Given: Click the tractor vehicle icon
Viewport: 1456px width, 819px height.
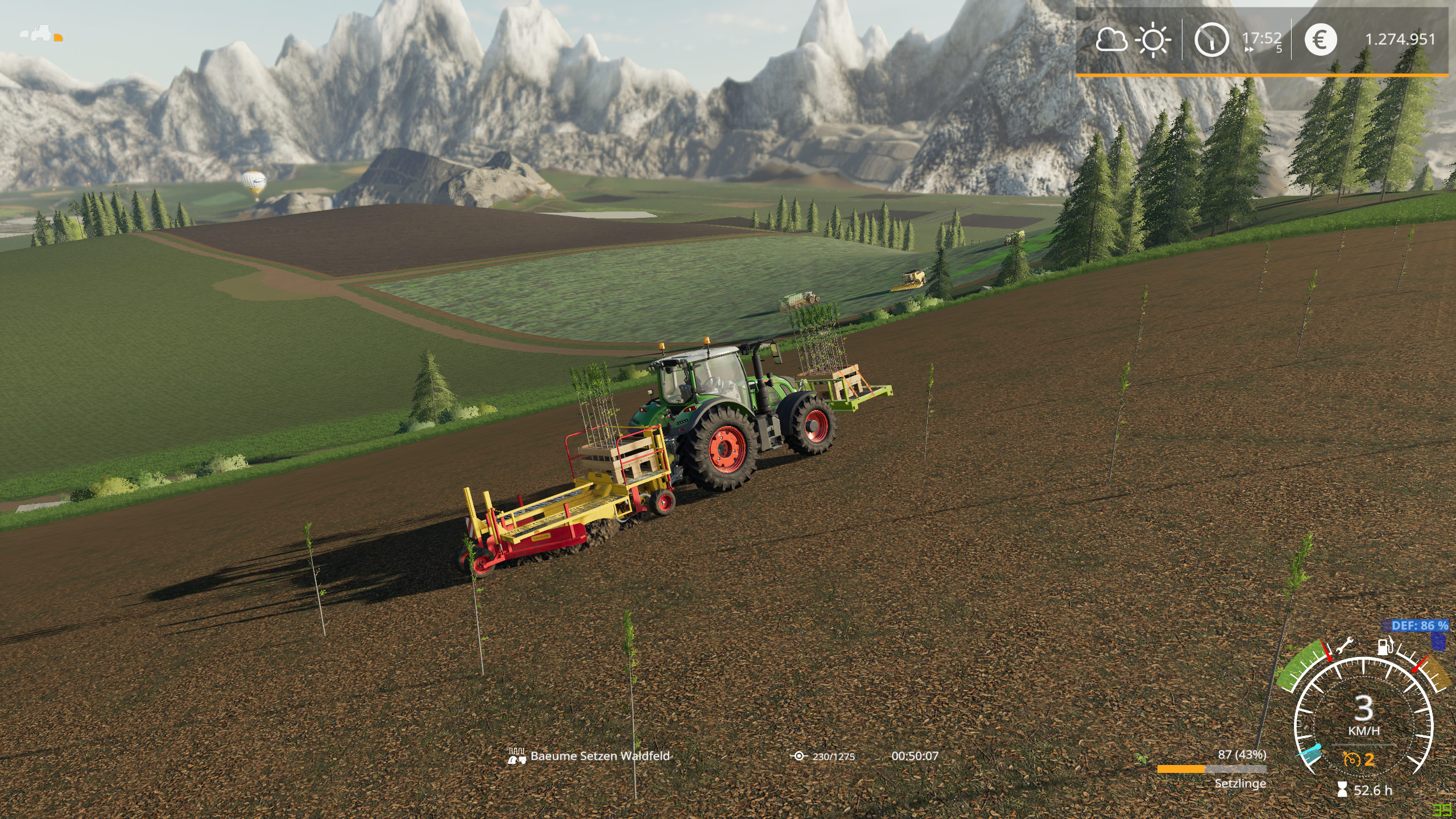Looking at the screenshot, I should [41, 35].
